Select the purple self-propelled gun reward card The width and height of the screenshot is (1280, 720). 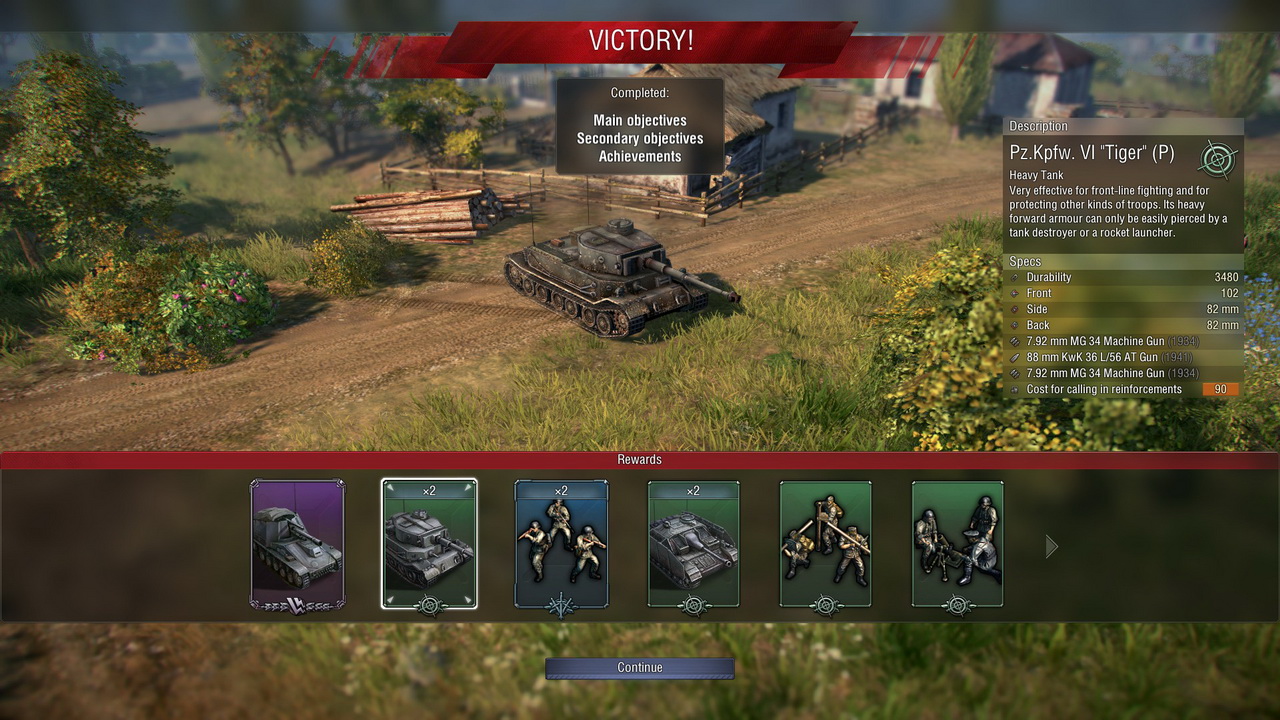click(297, 544)
